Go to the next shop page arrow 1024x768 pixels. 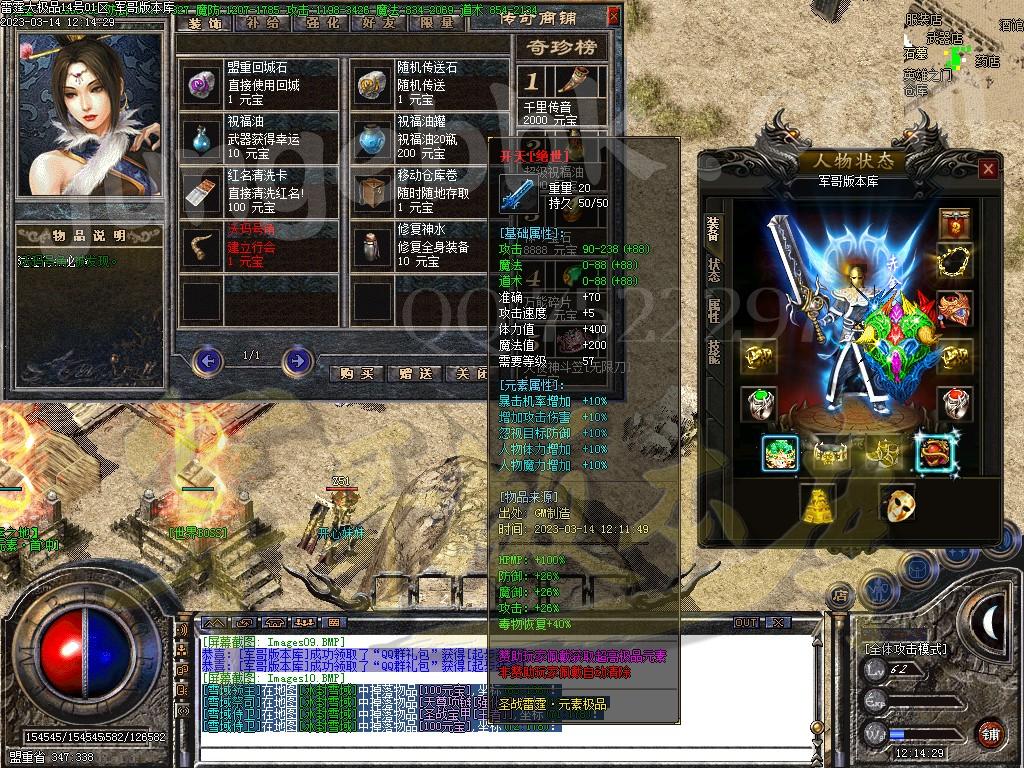pos(297,360)
